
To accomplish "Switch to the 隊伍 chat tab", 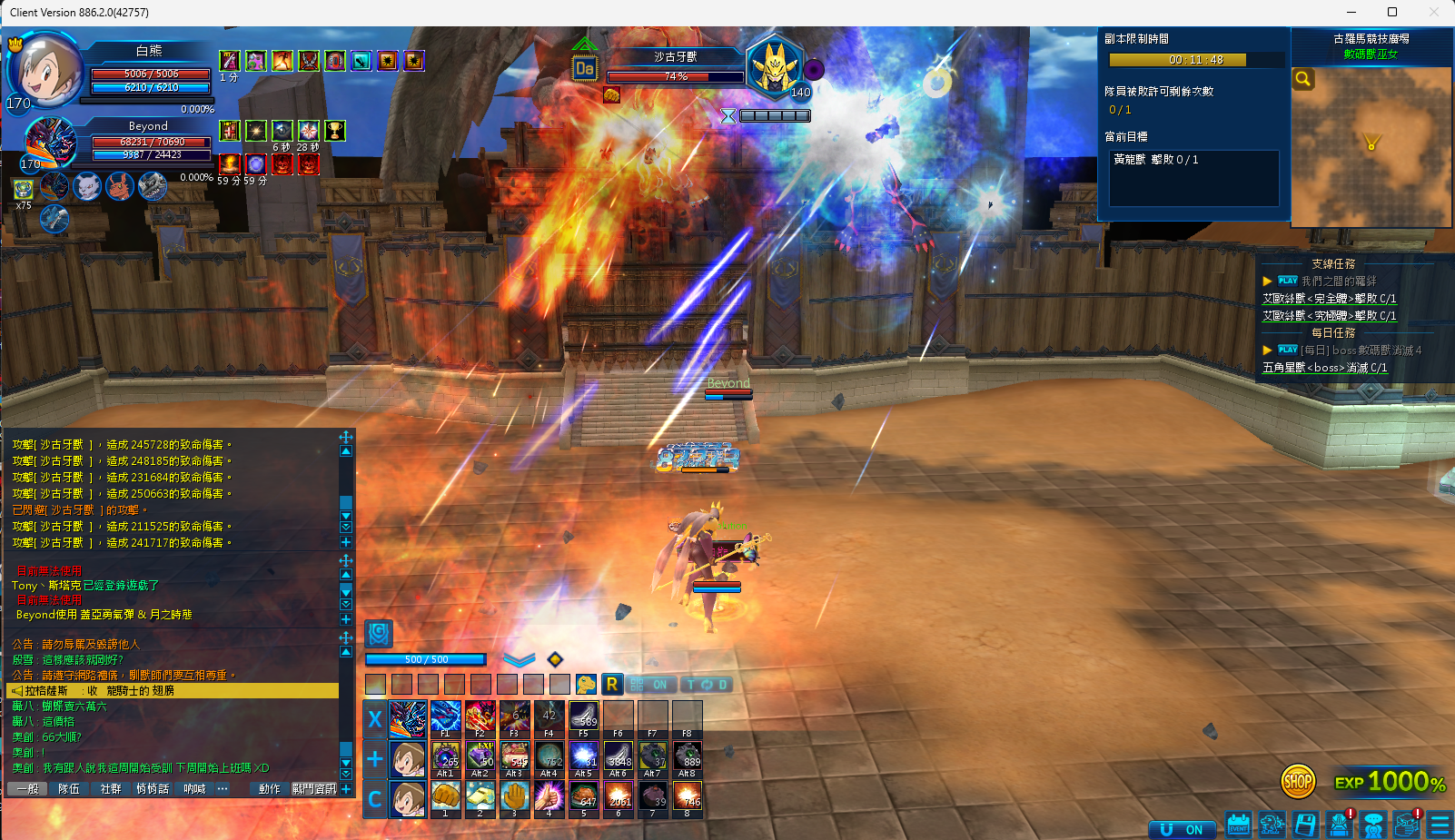I will click(x=69, y=789).
